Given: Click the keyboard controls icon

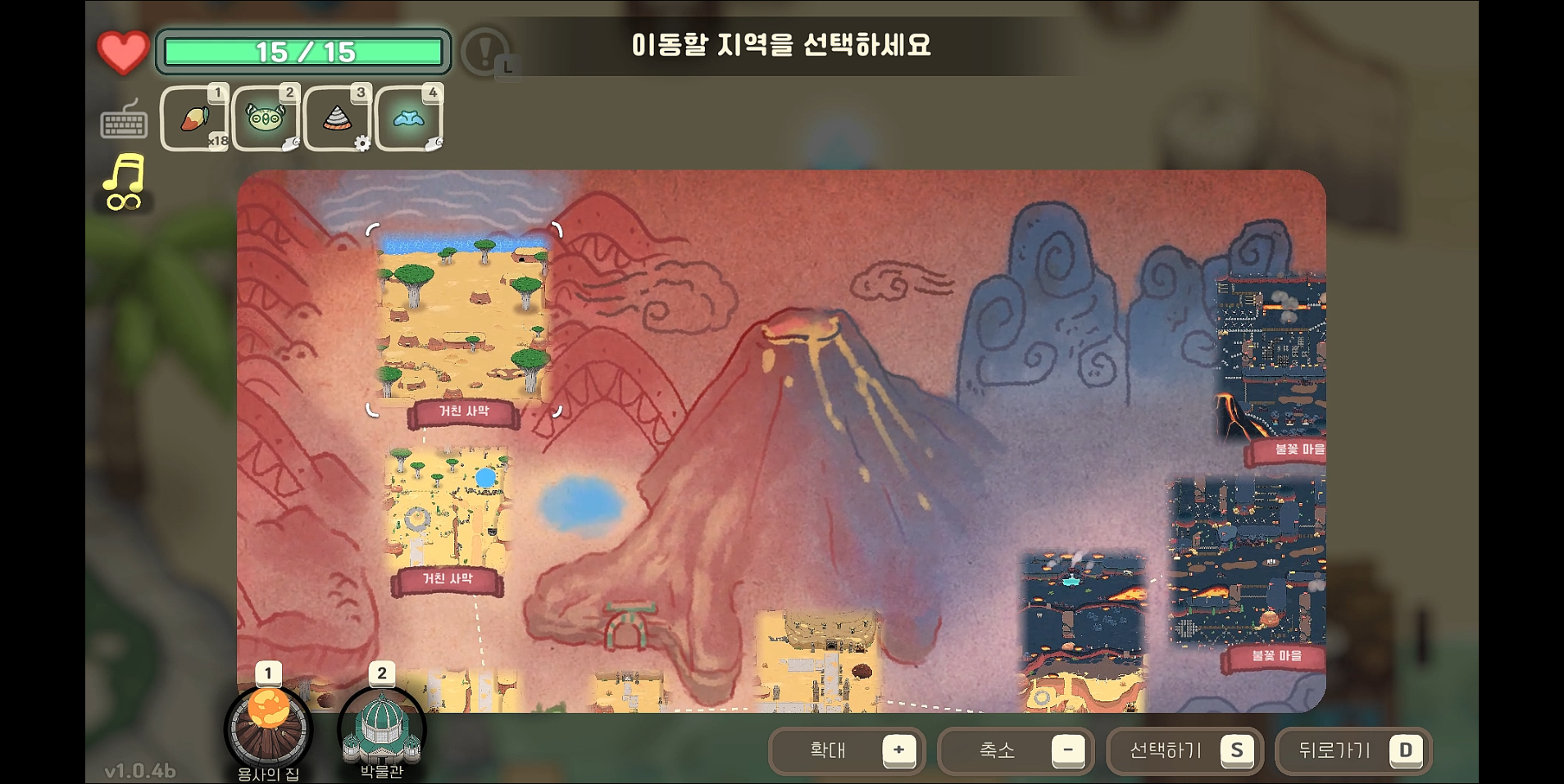Looking at the screenshot, I should [x=123, y=123].
